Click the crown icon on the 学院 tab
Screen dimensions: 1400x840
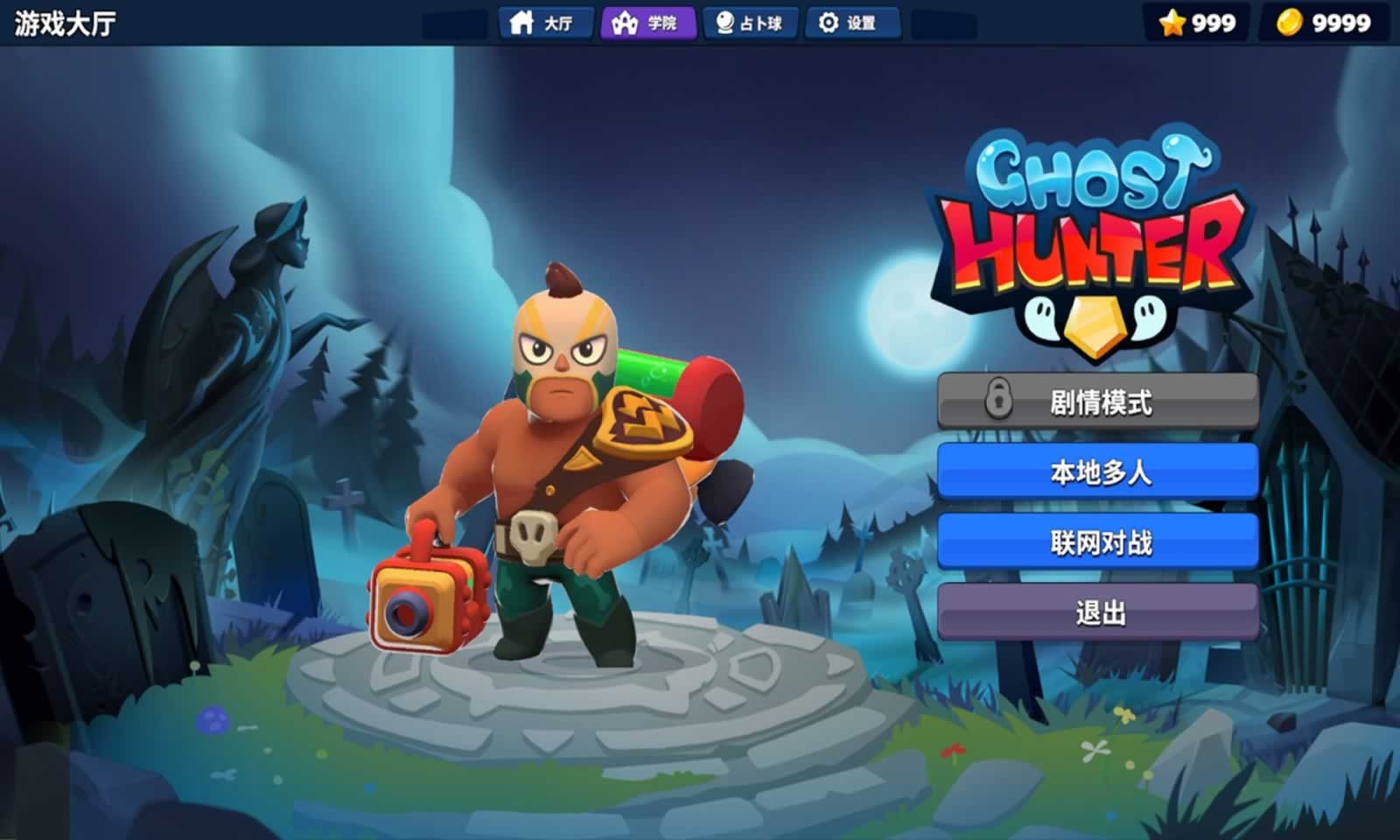(x=626, y=24)
